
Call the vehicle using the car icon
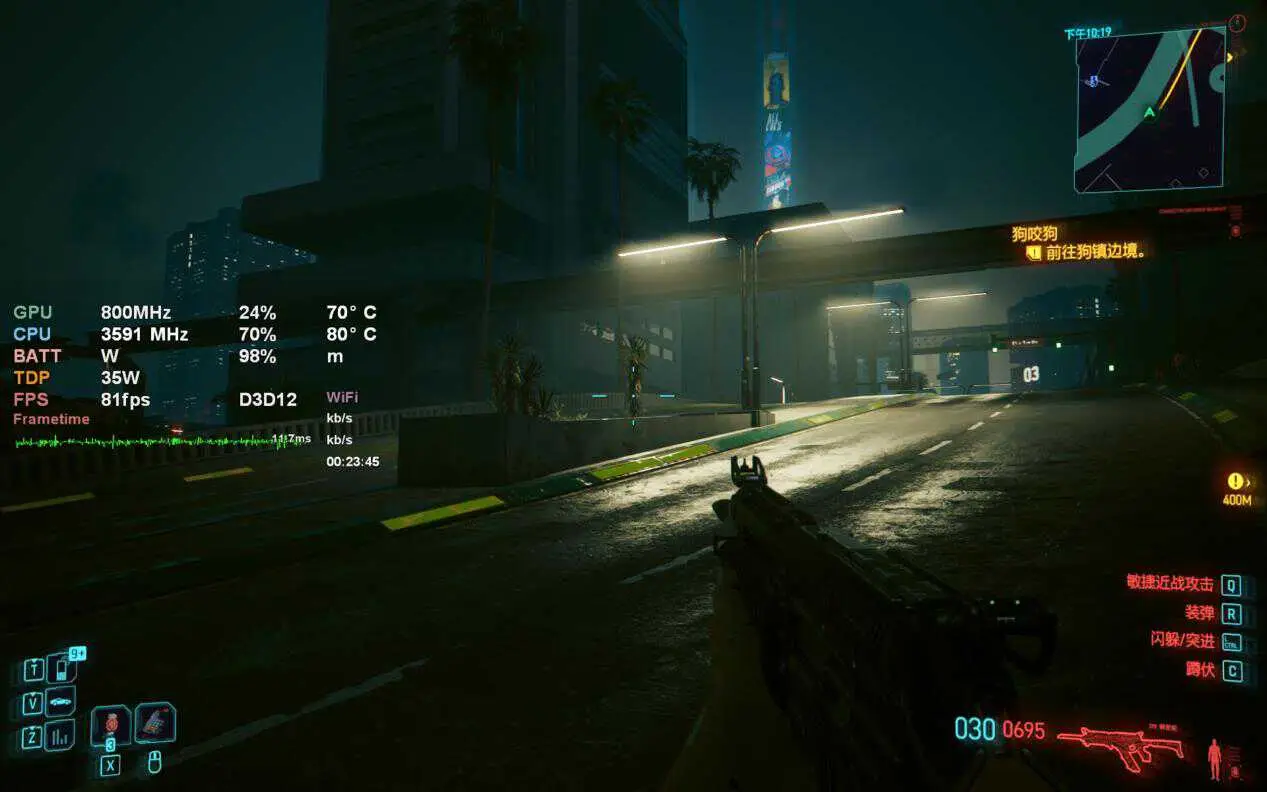[x=61, y=702]
